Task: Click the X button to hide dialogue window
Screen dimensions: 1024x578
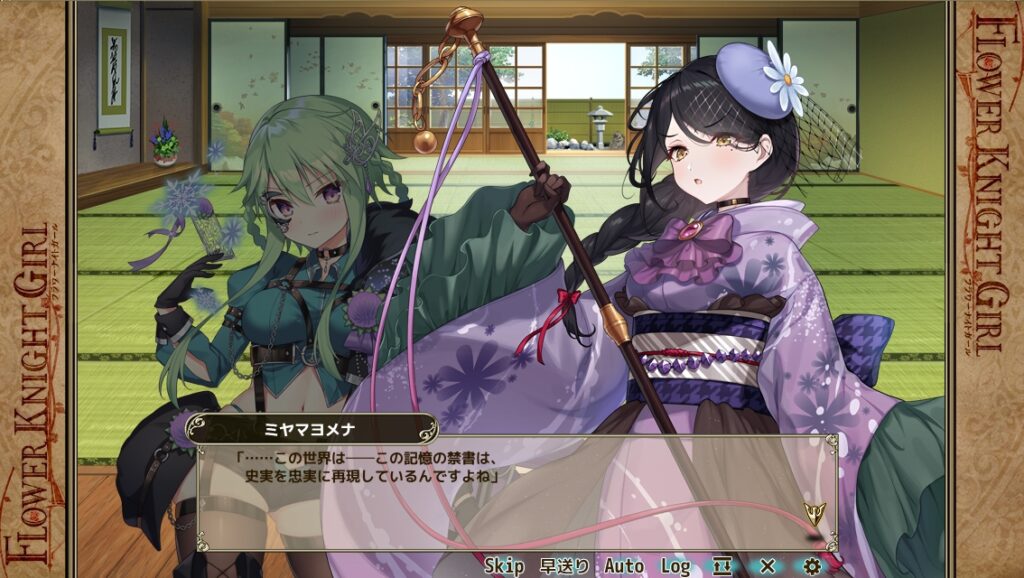Action: pyautogui.click(x=767, y=566)
